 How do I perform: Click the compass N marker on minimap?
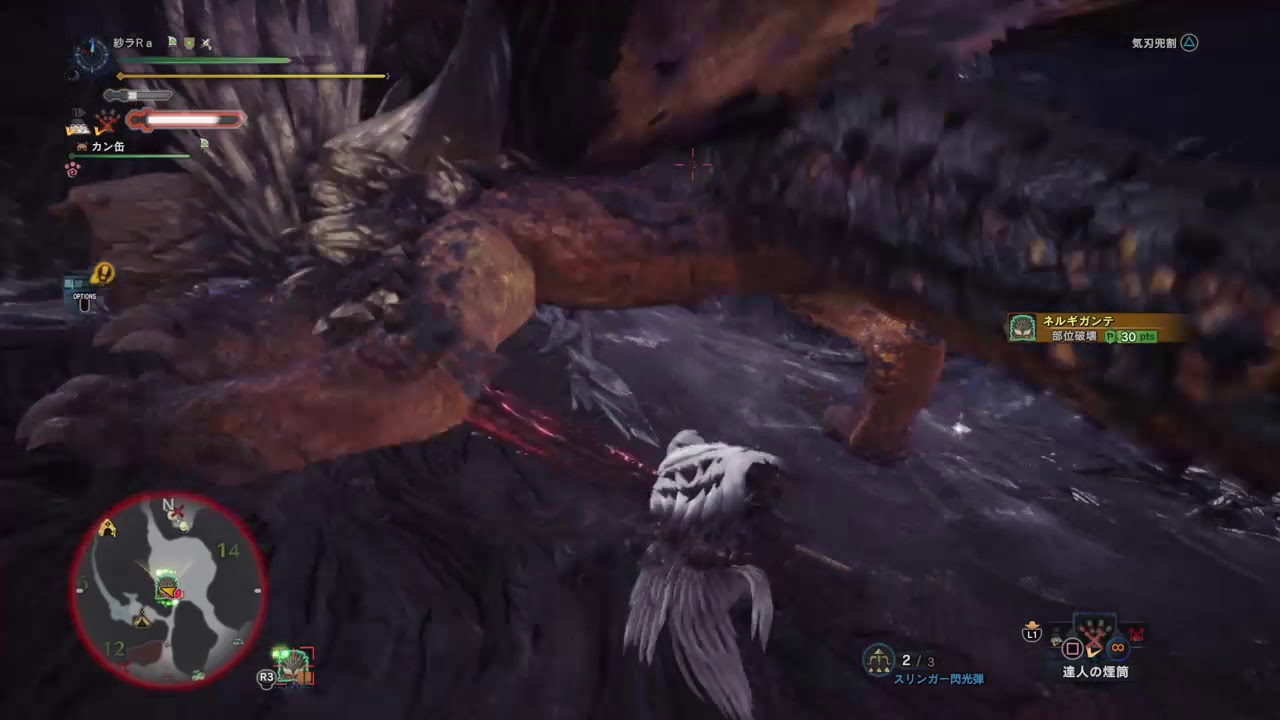(167, 506)
